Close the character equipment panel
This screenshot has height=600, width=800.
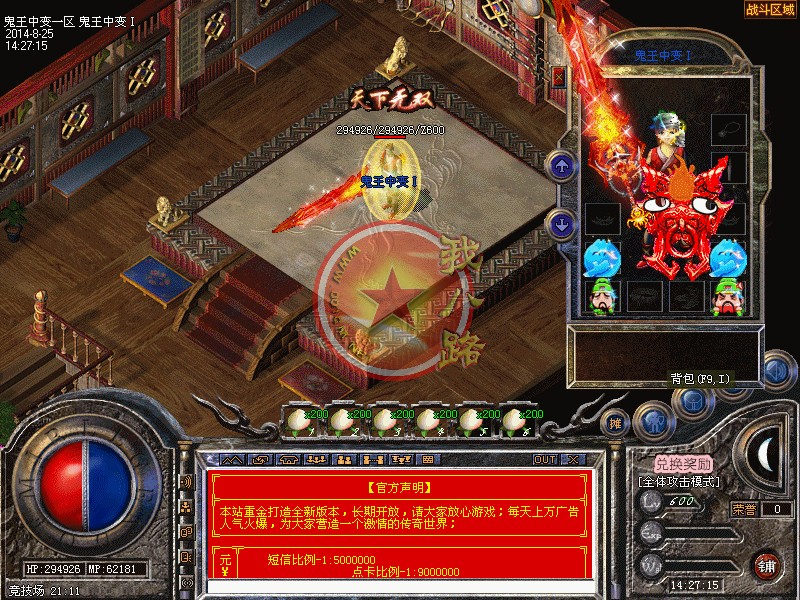[x=558, y=76]
